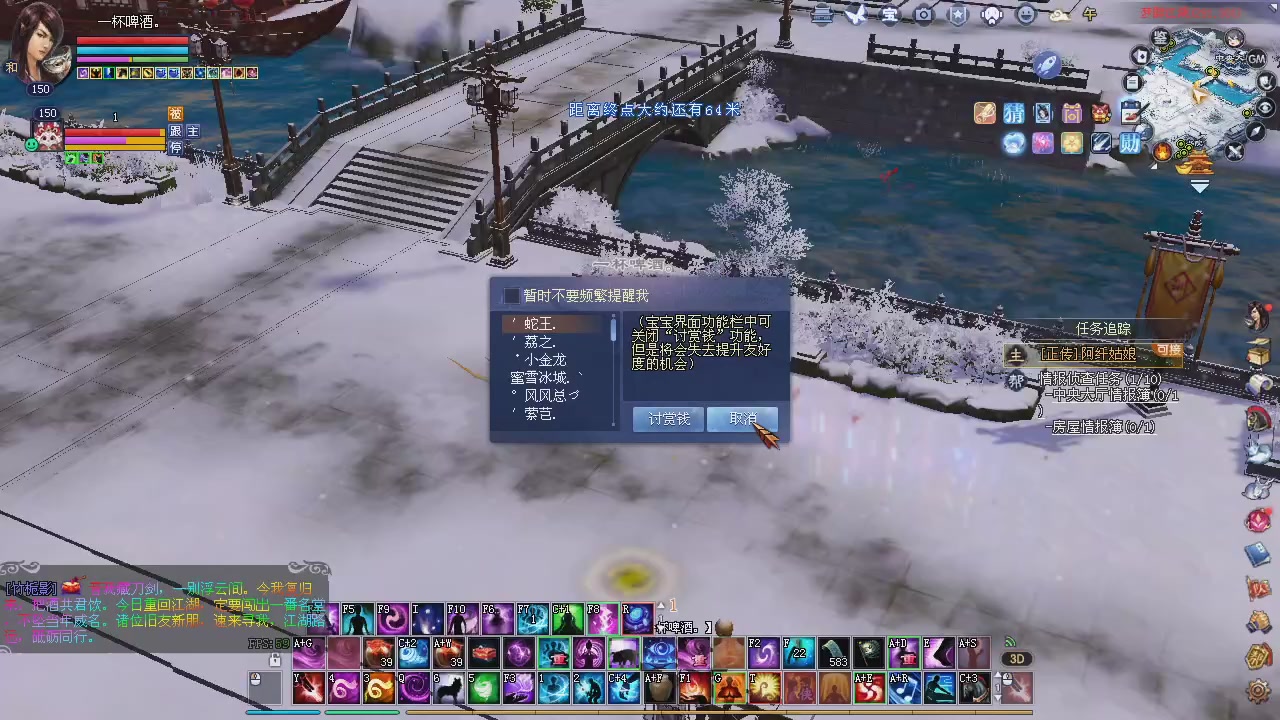
Task: Enable the 暂时不要频繁提醒我 checkbox
Action: click(512, 295)
